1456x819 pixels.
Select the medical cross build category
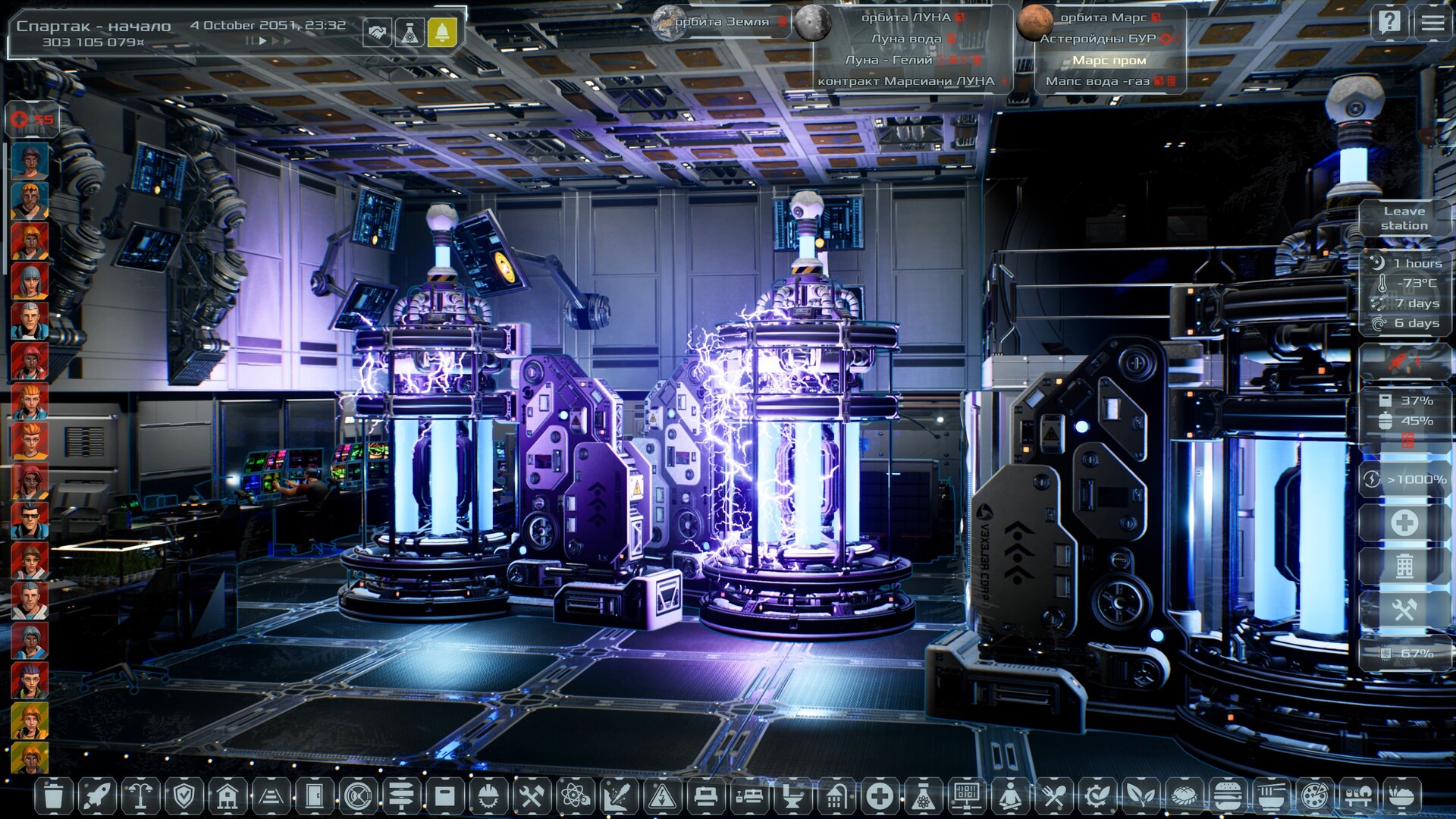[880, 796]
